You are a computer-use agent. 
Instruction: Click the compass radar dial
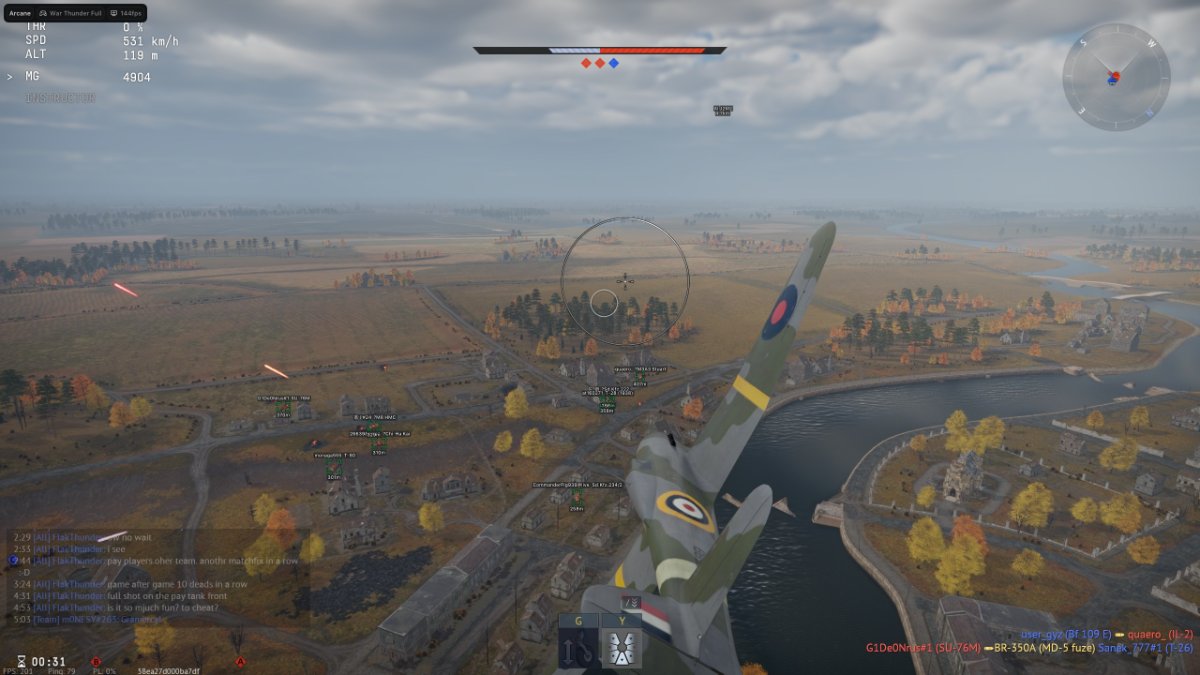(x=1115, y=77)
